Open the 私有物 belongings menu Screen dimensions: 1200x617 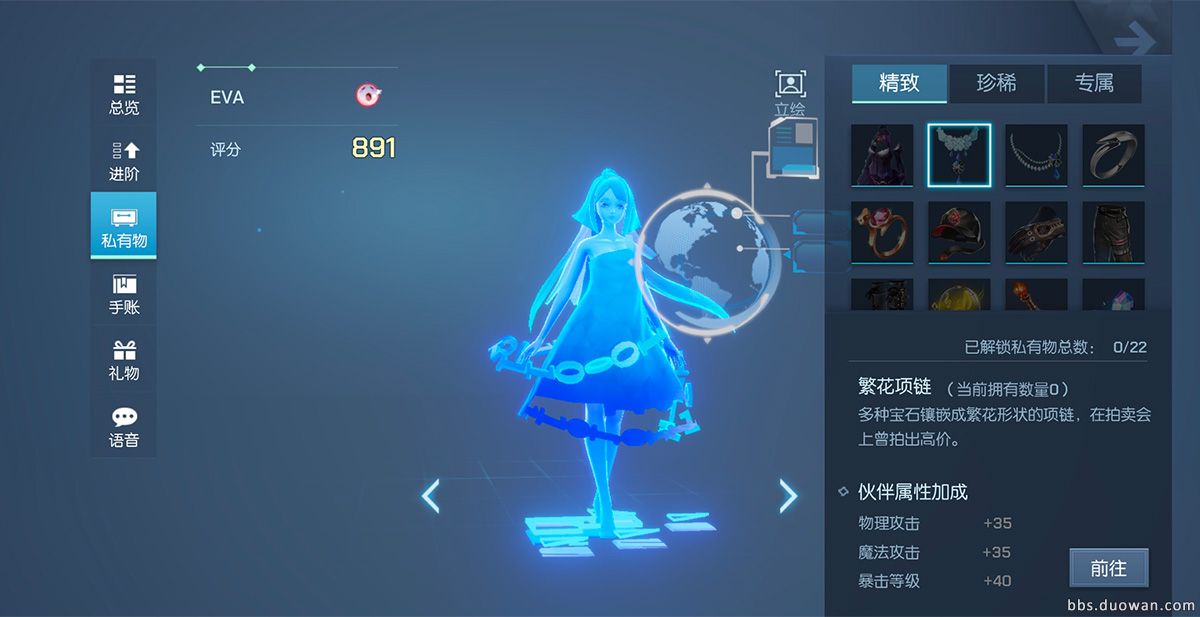124,227
